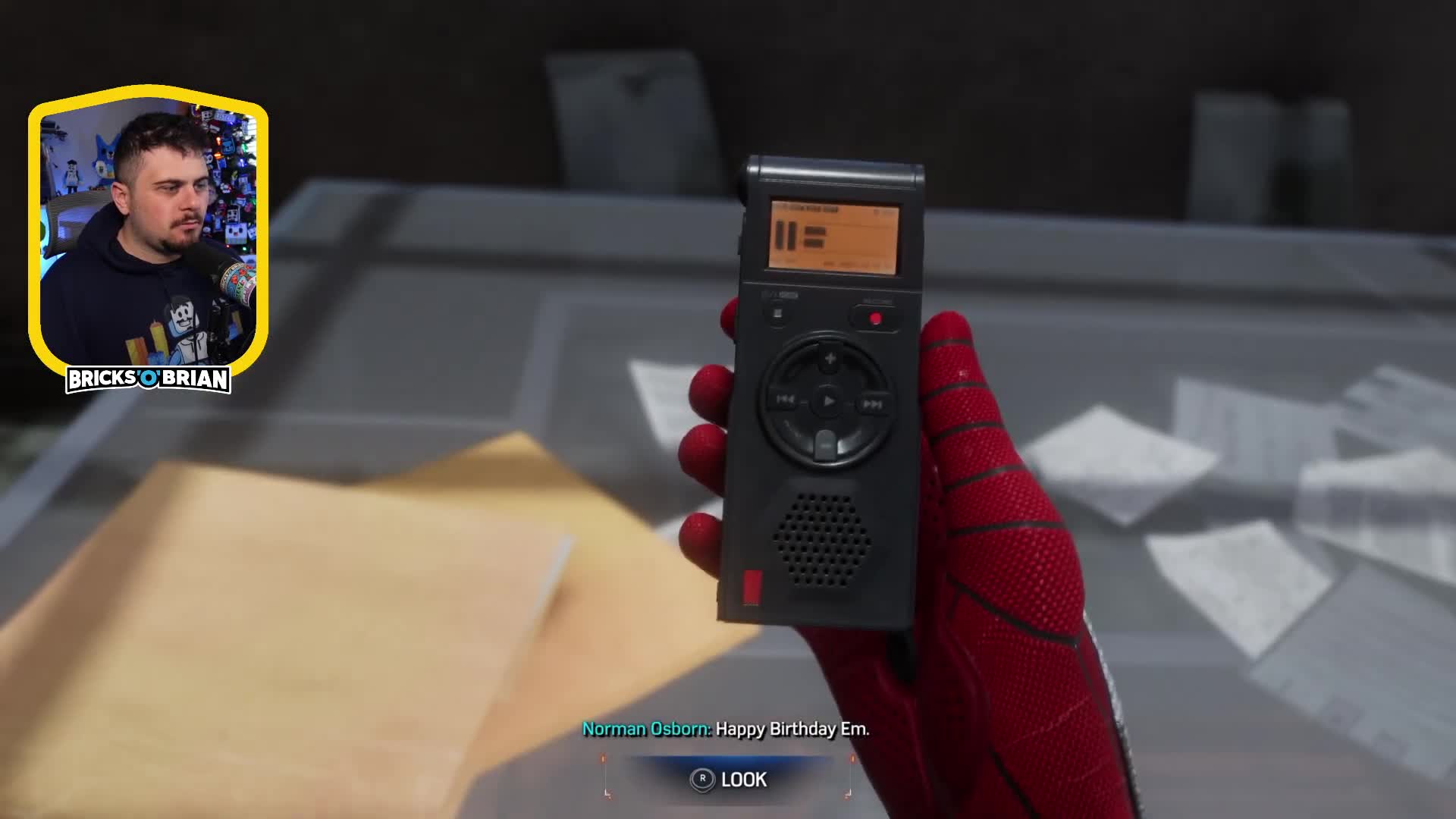Click the timestamp in the LCD's top-right corner

(883, 212)
